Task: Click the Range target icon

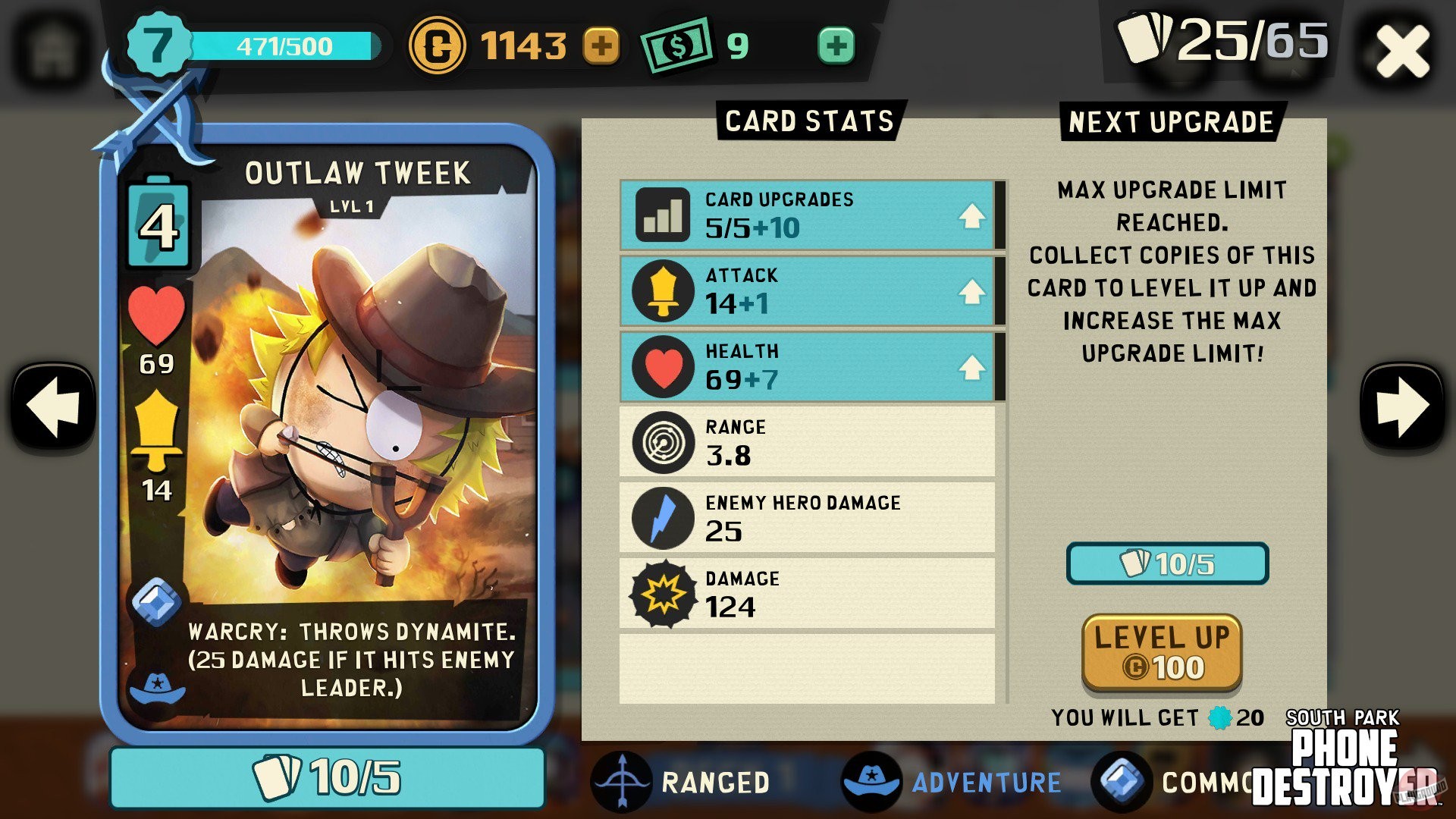Action: pyautogui.click(x=661, y=442)
